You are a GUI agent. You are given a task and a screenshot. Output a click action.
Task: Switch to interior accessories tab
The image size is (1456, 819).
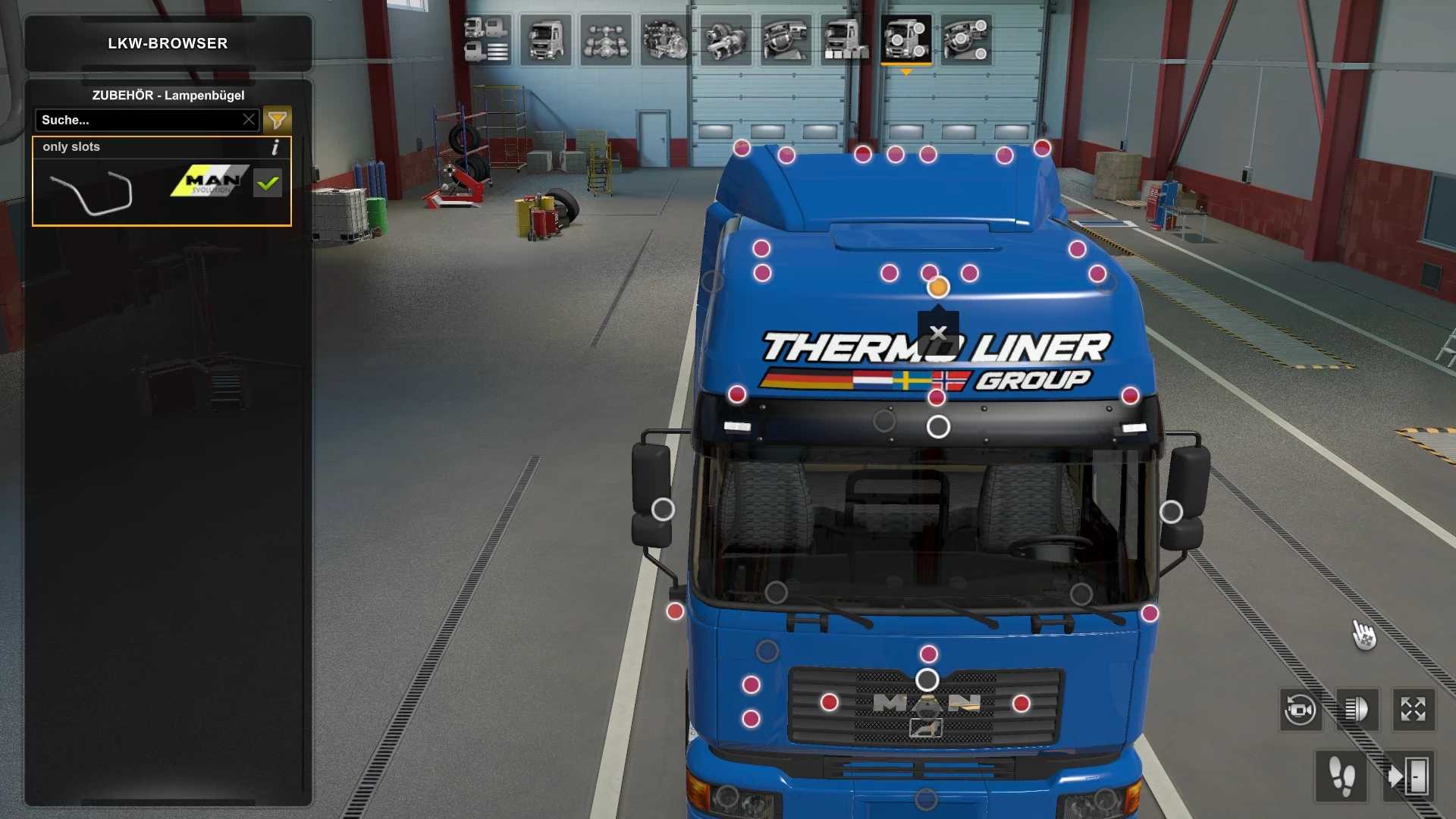965,39
